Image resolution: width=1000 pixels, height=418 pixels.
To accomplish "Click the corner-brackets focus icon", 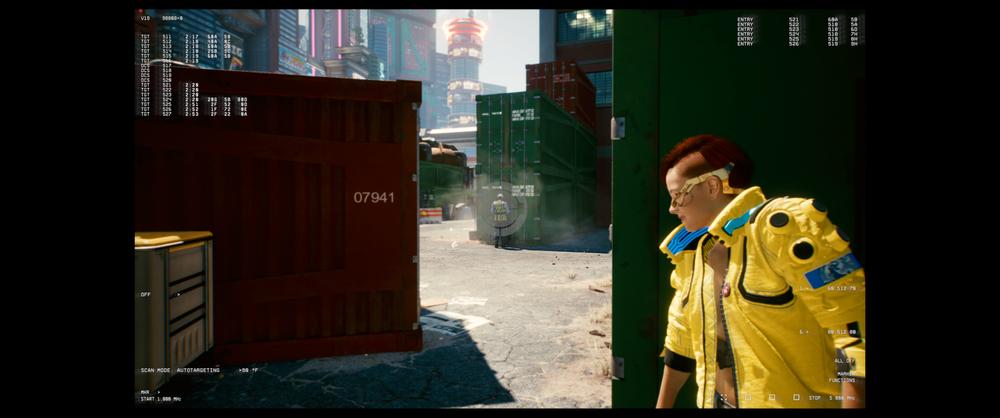I will point(723,397).
